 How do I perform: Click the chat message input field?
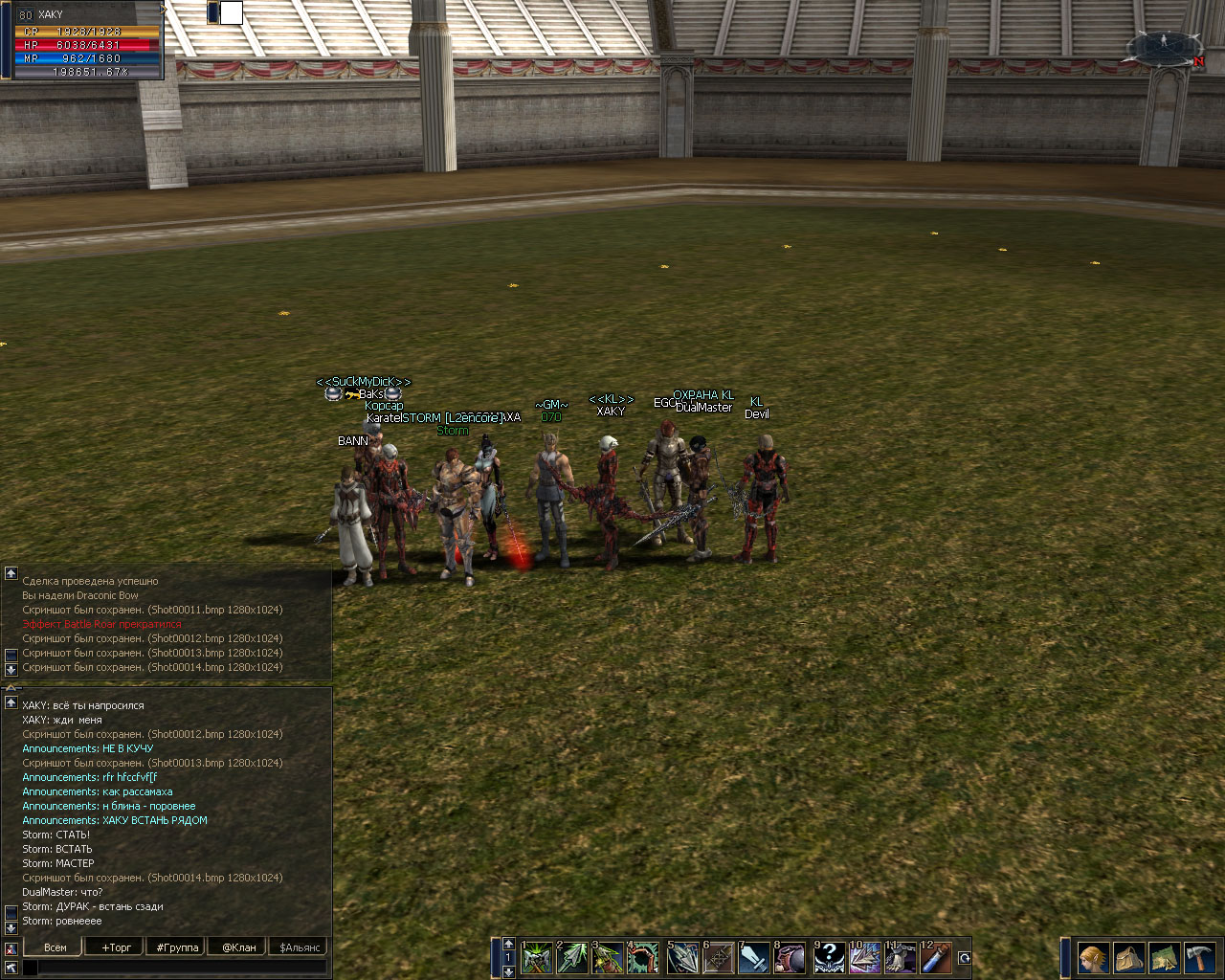pyautogui.click(x=182, y=968)
